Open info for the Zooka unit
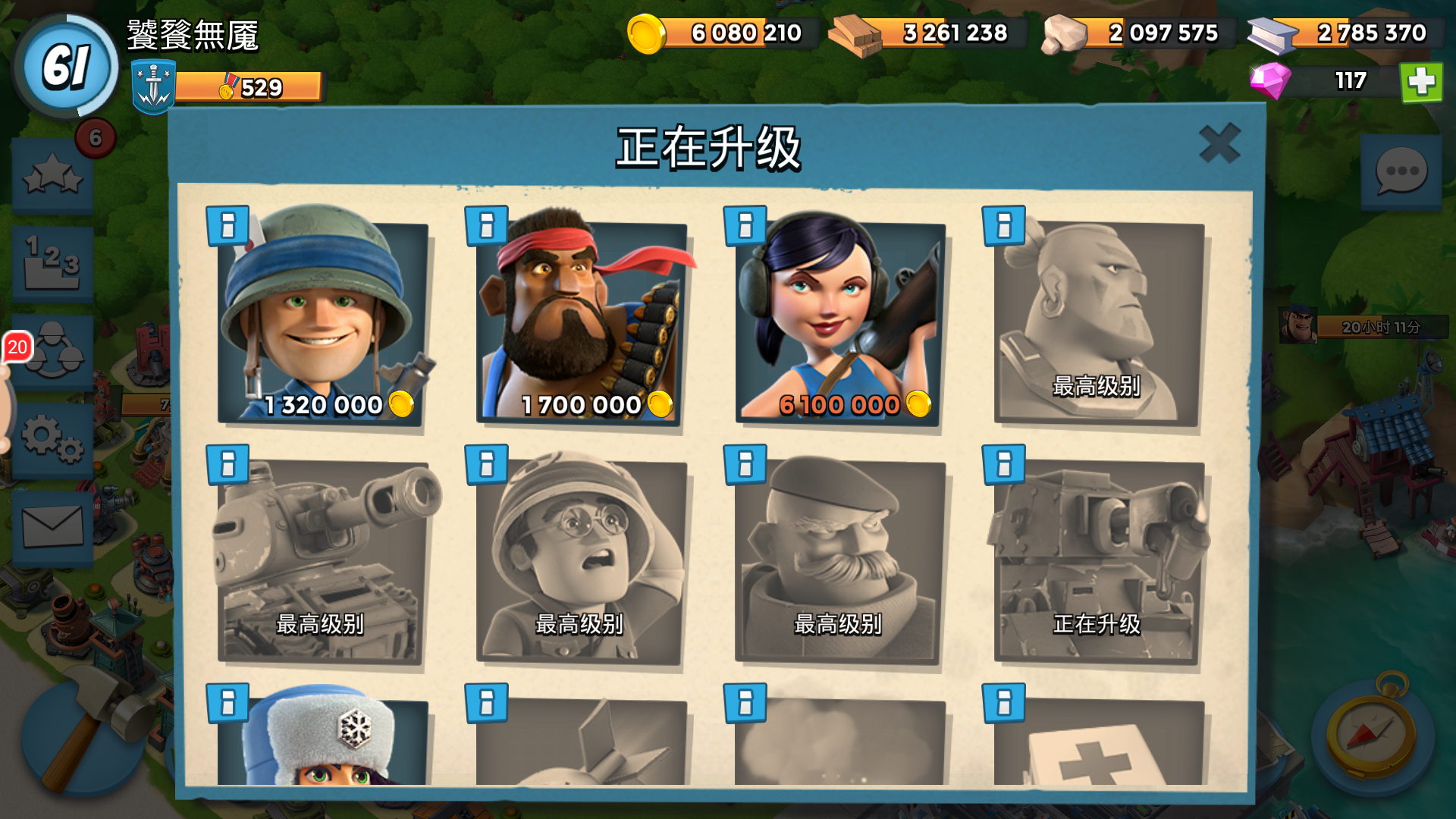This screenshot has height=819, width=1456. point(745,226)
